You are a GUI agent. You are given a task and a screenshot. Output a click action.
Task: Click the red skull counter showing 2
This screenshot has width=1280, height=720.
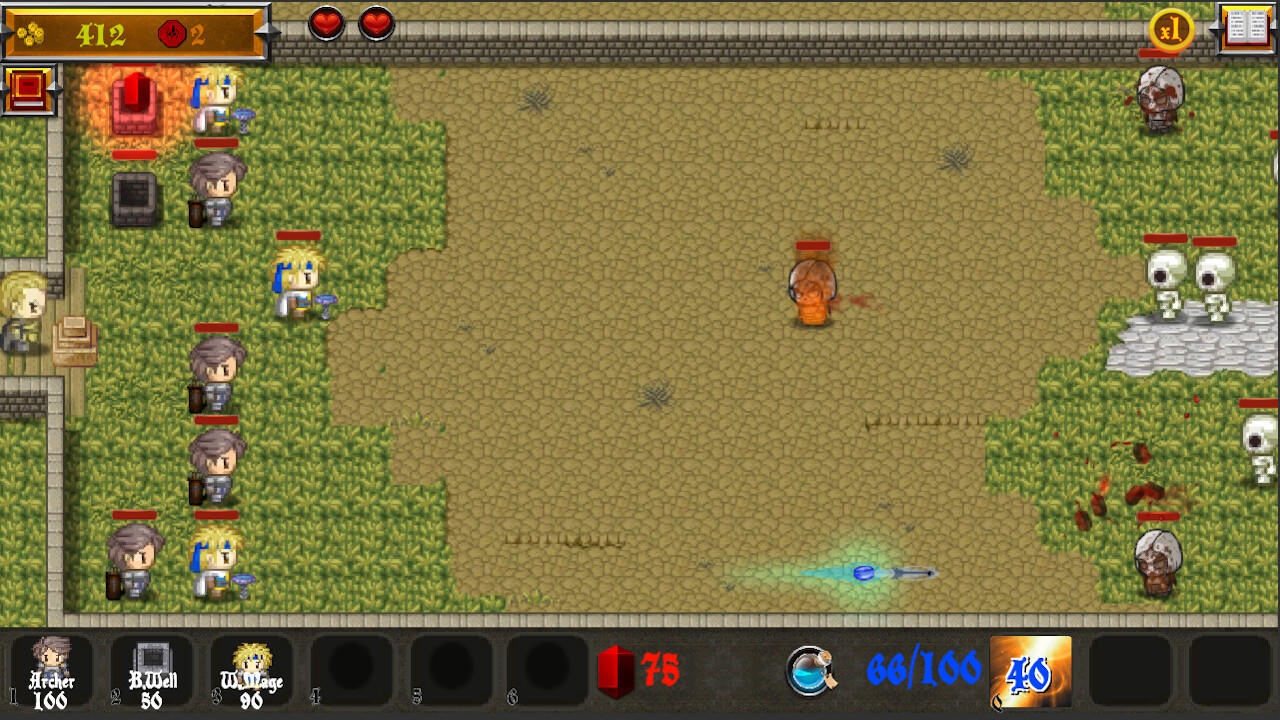tap(188, 32)
